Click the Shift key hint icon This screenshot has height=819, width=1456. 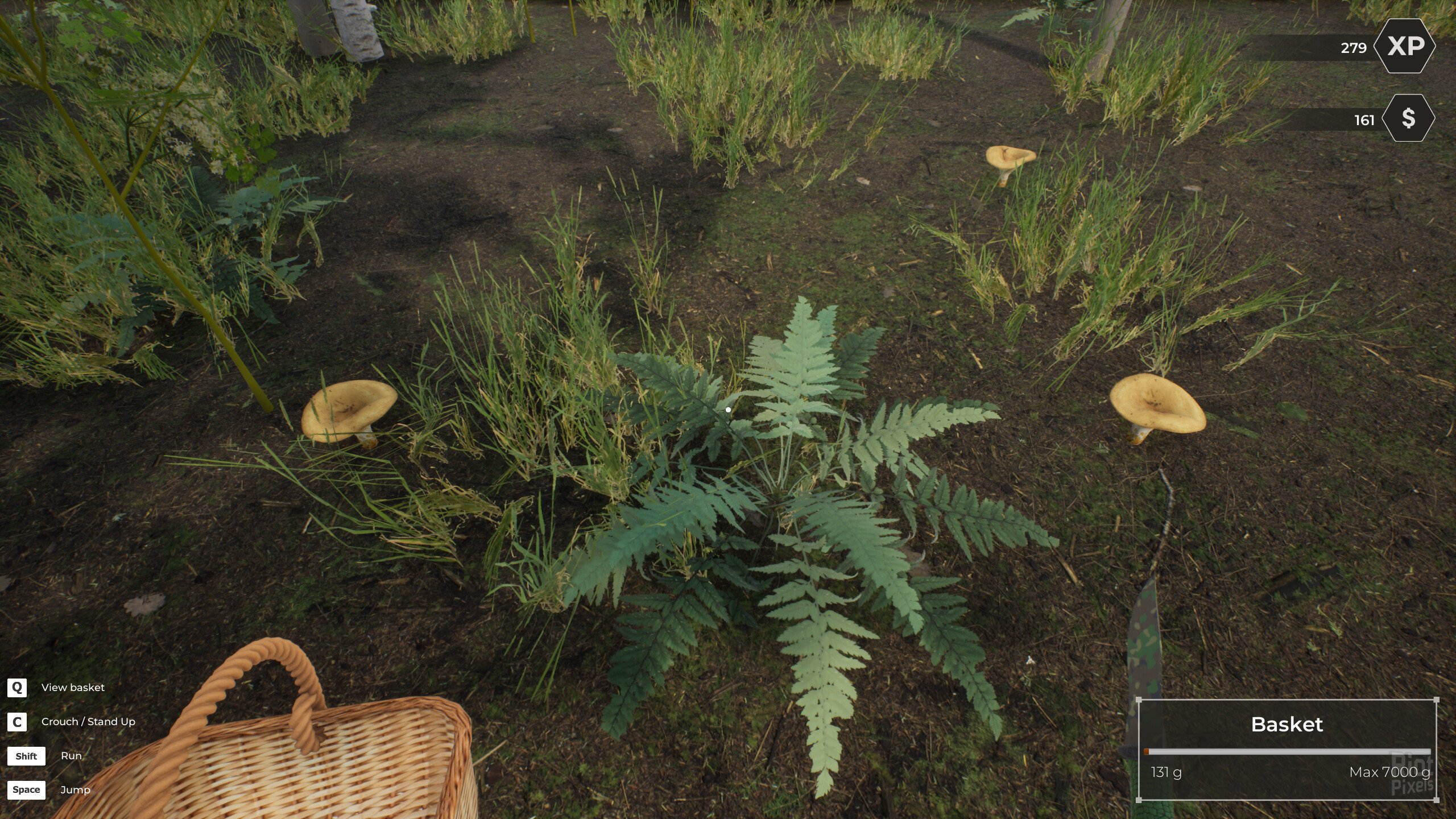(27, 756)
